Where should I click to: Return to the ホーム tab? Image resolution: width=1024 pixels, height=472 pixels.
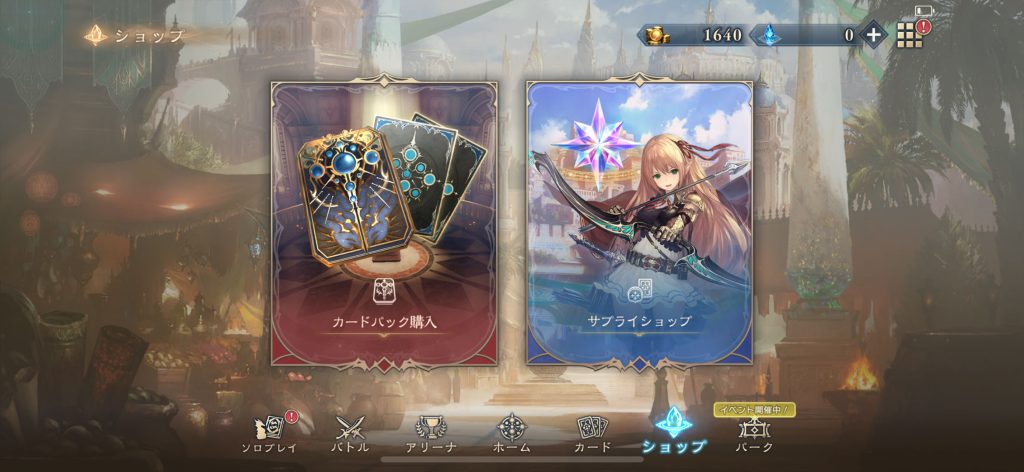(x=512, y=432)
